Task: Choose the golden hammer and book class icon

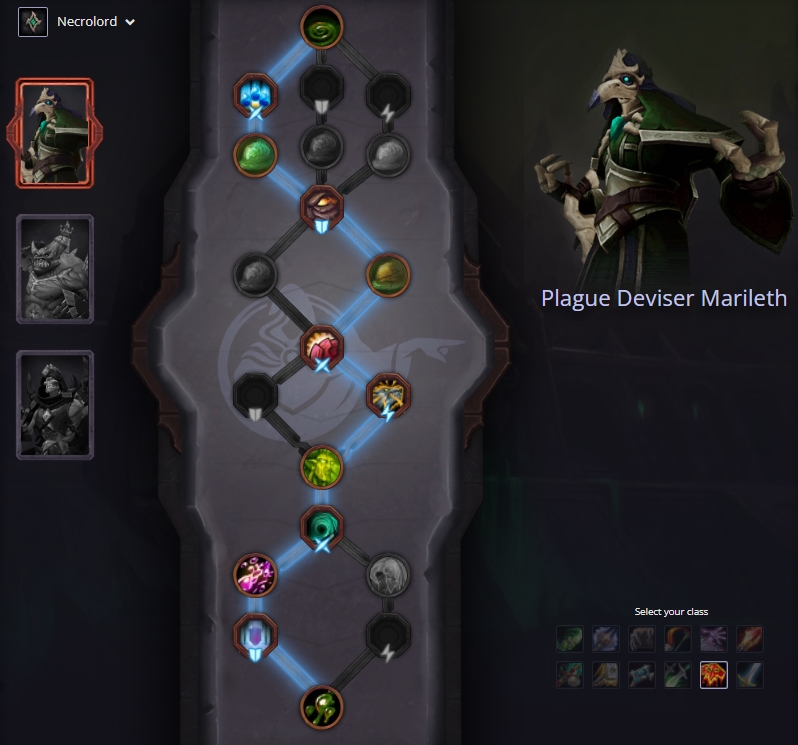Action: (x=606, y=675)
